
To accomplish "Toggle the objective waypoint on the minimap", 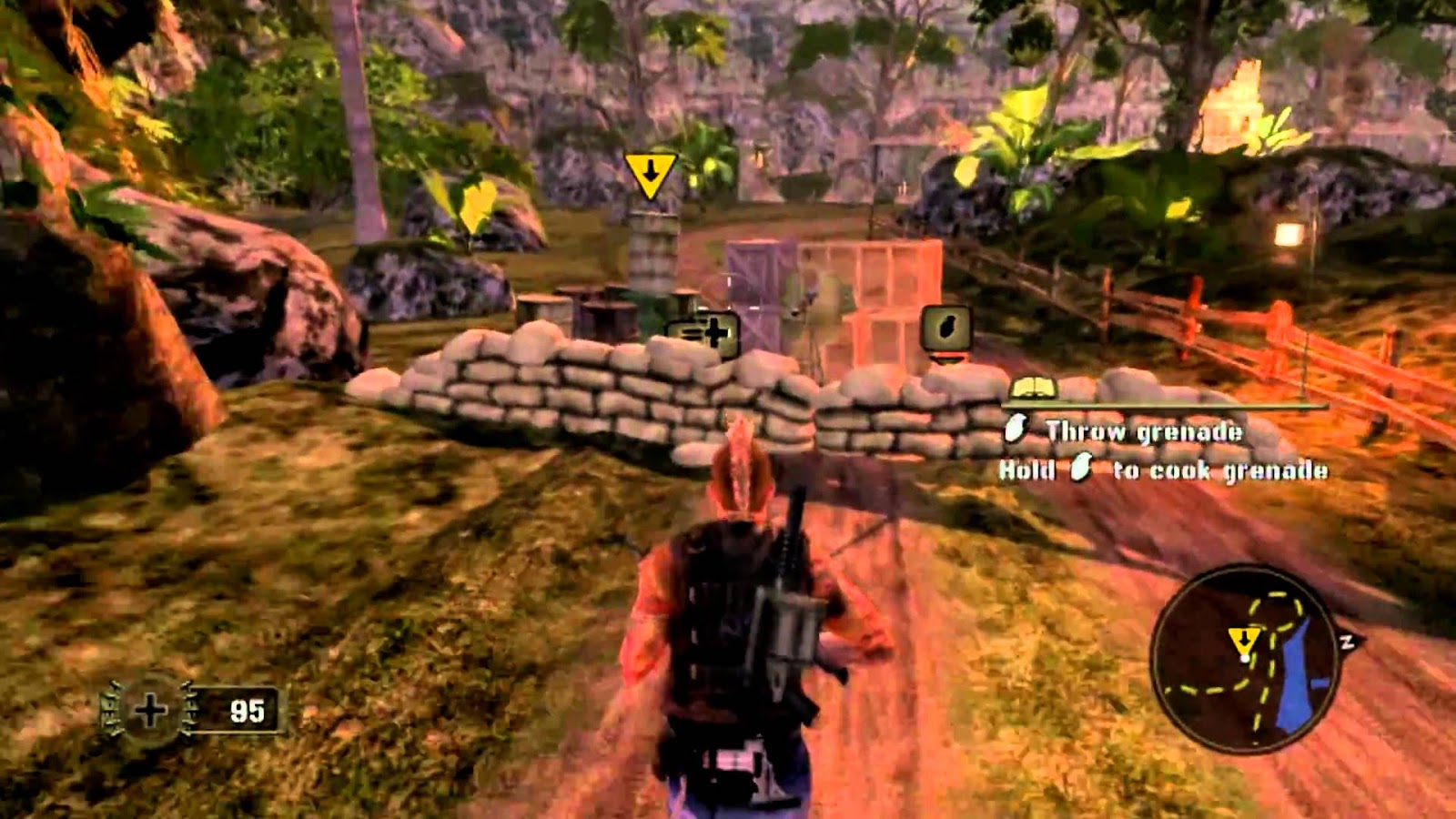I will 1246,639.
